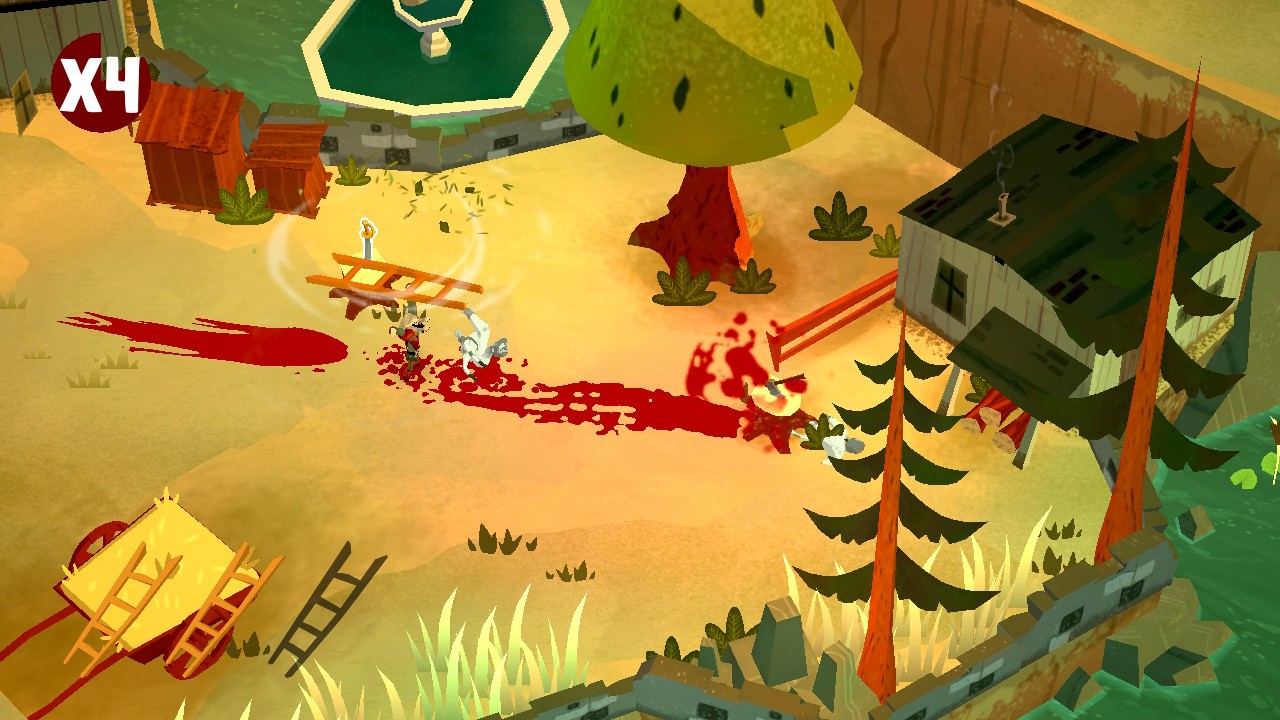Click the enemy near the wooden house
Screen dimensions: 1280x720
(x=840, y=440)
